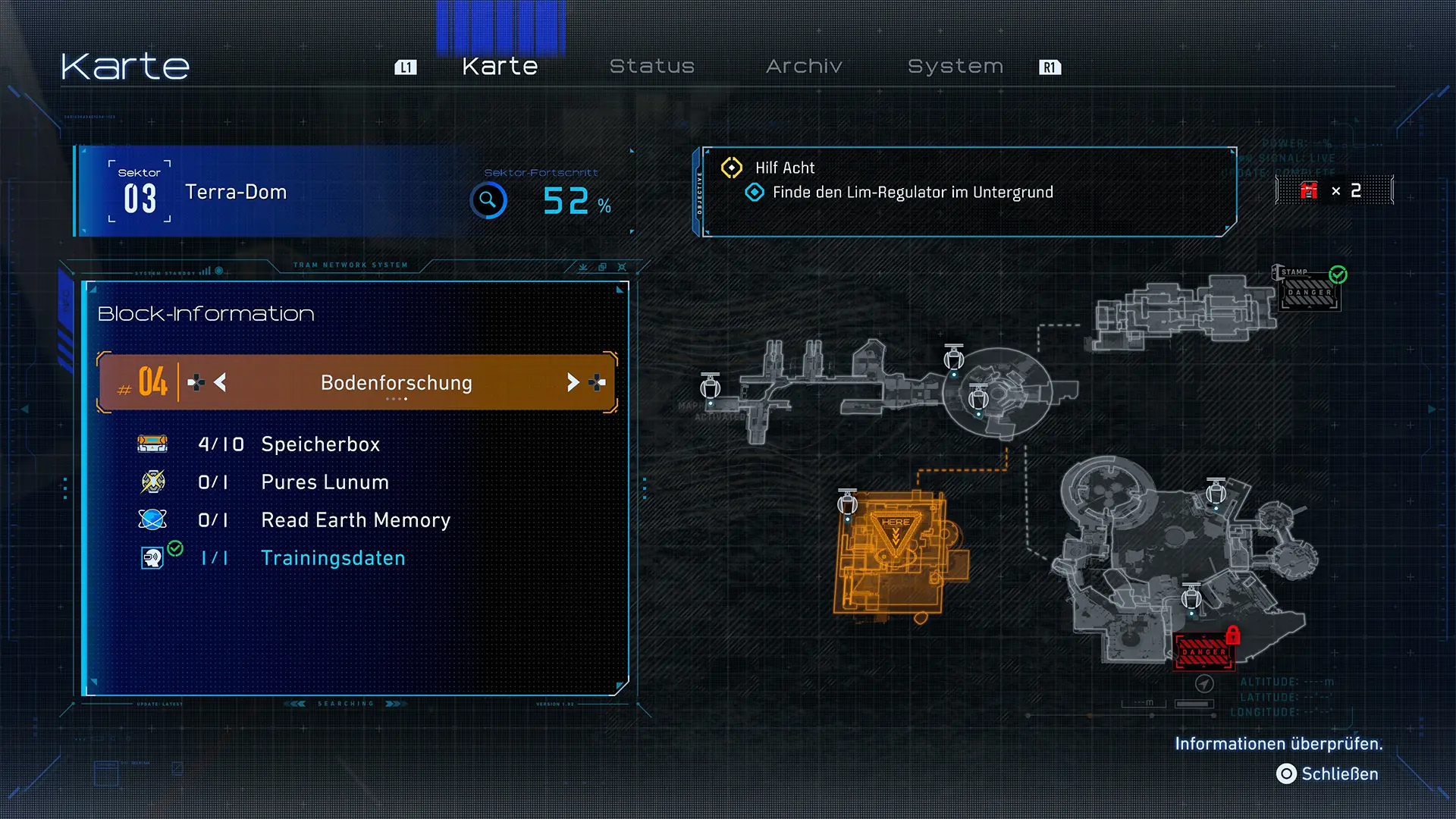Go to the previous block with left arrow
Image resolution: width=1456 pixels, height=819 pixels.
(x=220, y=382)
